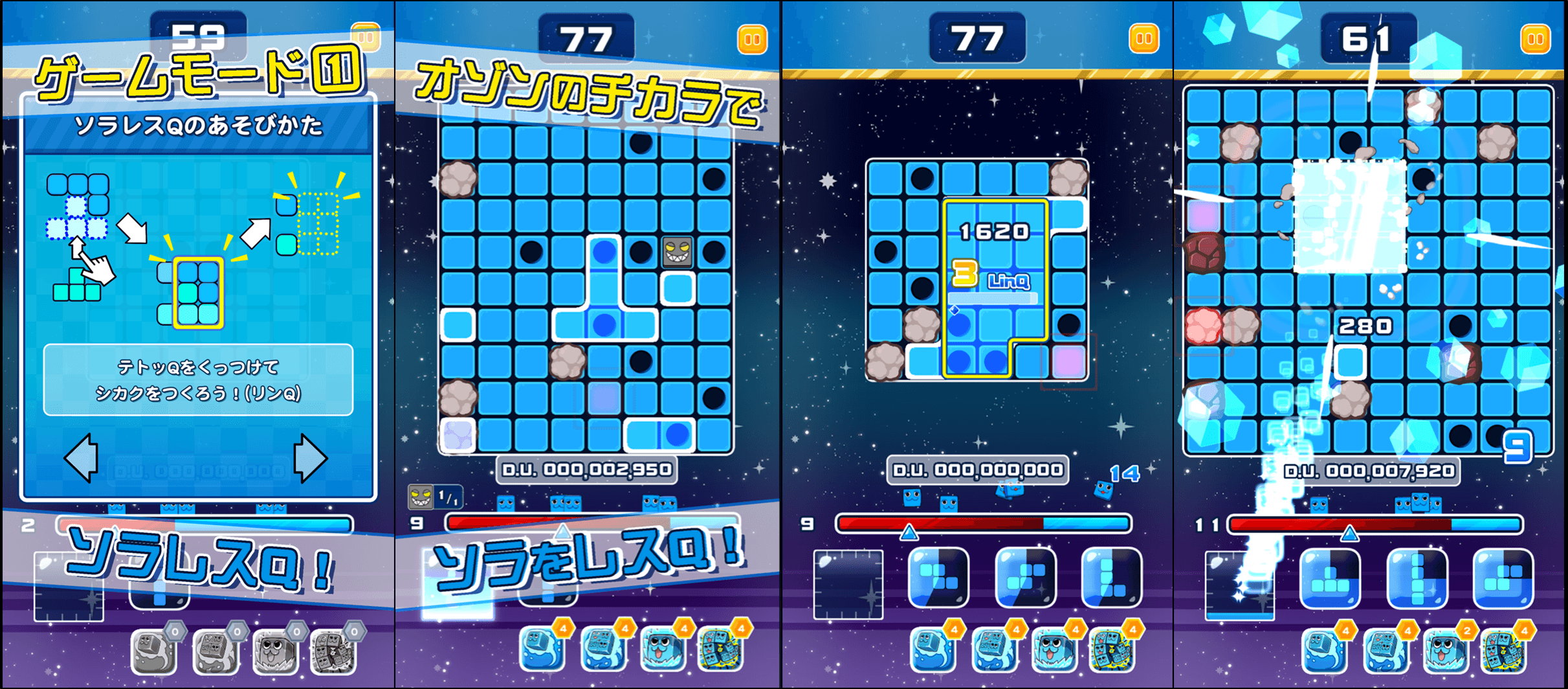The width and height of the screenshot is (1568, 689).
Task: Go back to the previous tutorial page
Action: coord(82,458)
